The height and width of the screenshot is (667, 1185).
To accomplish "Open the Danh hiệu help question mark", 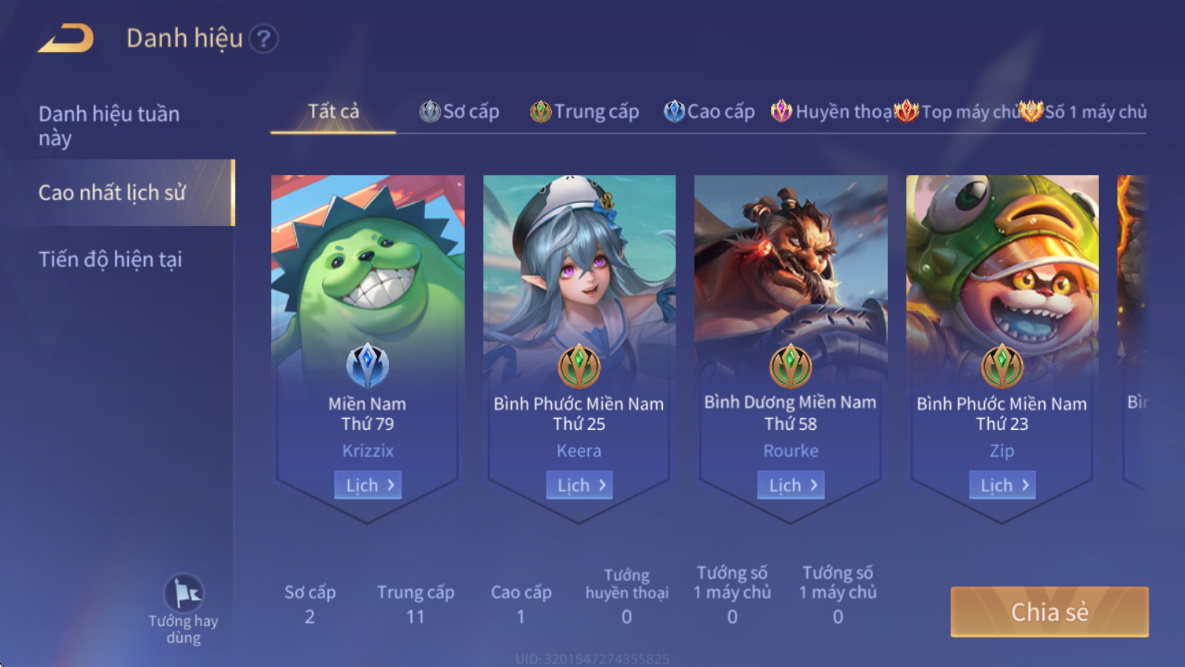I will pyautogui.click(x=263, y=39).
